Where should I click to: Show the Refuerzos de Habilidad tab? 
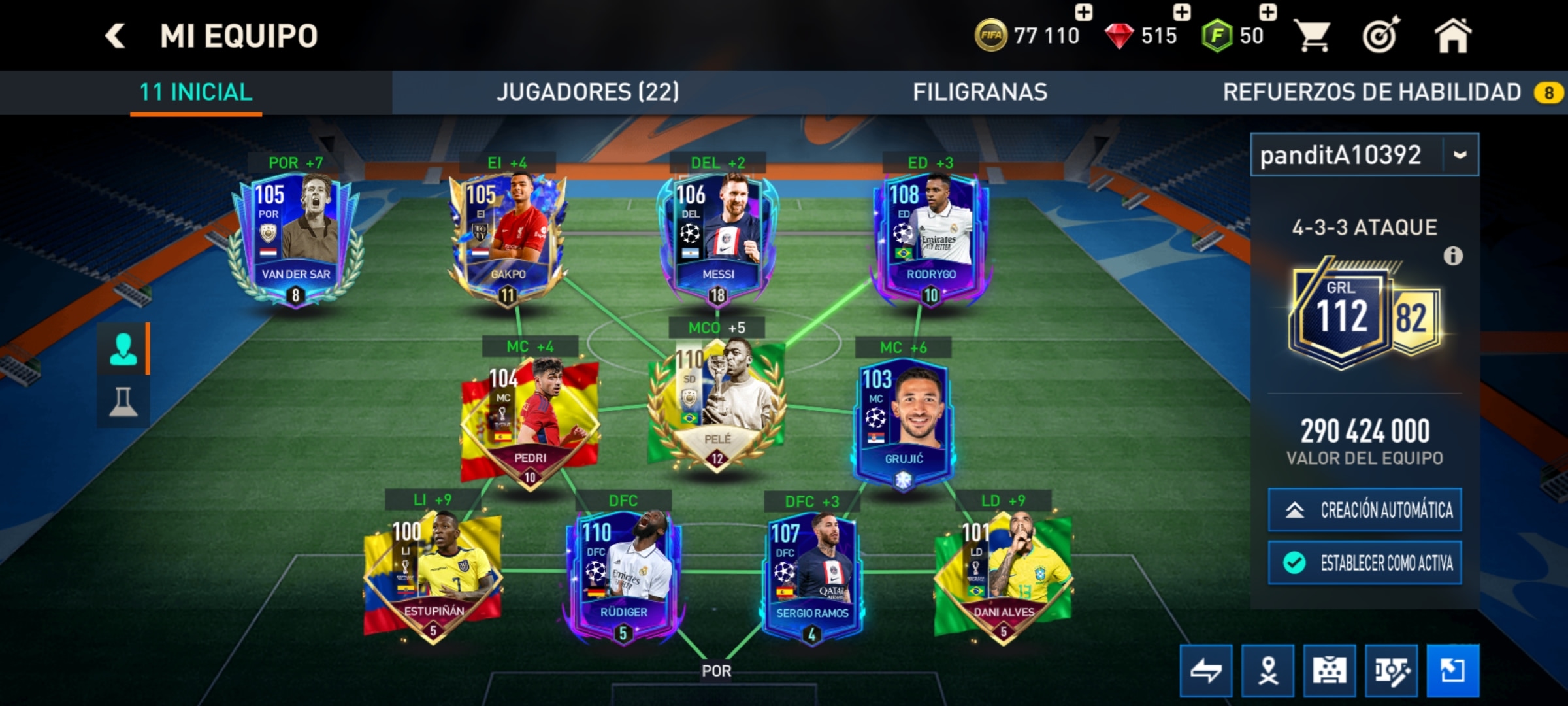tap(1372, 92)
